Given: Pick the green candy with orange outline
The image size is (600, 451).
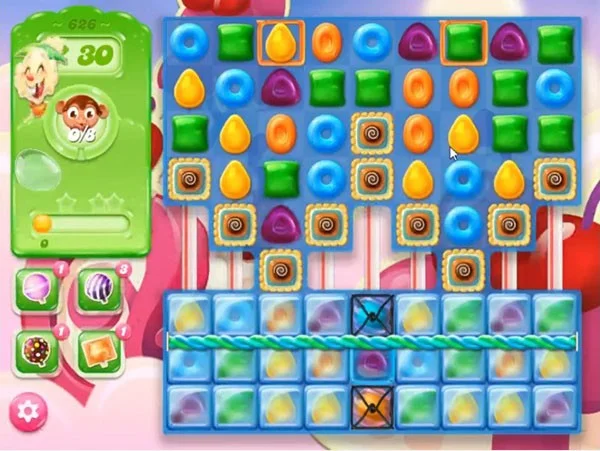Looking at the screenshot, I should [x=463, y=42].
